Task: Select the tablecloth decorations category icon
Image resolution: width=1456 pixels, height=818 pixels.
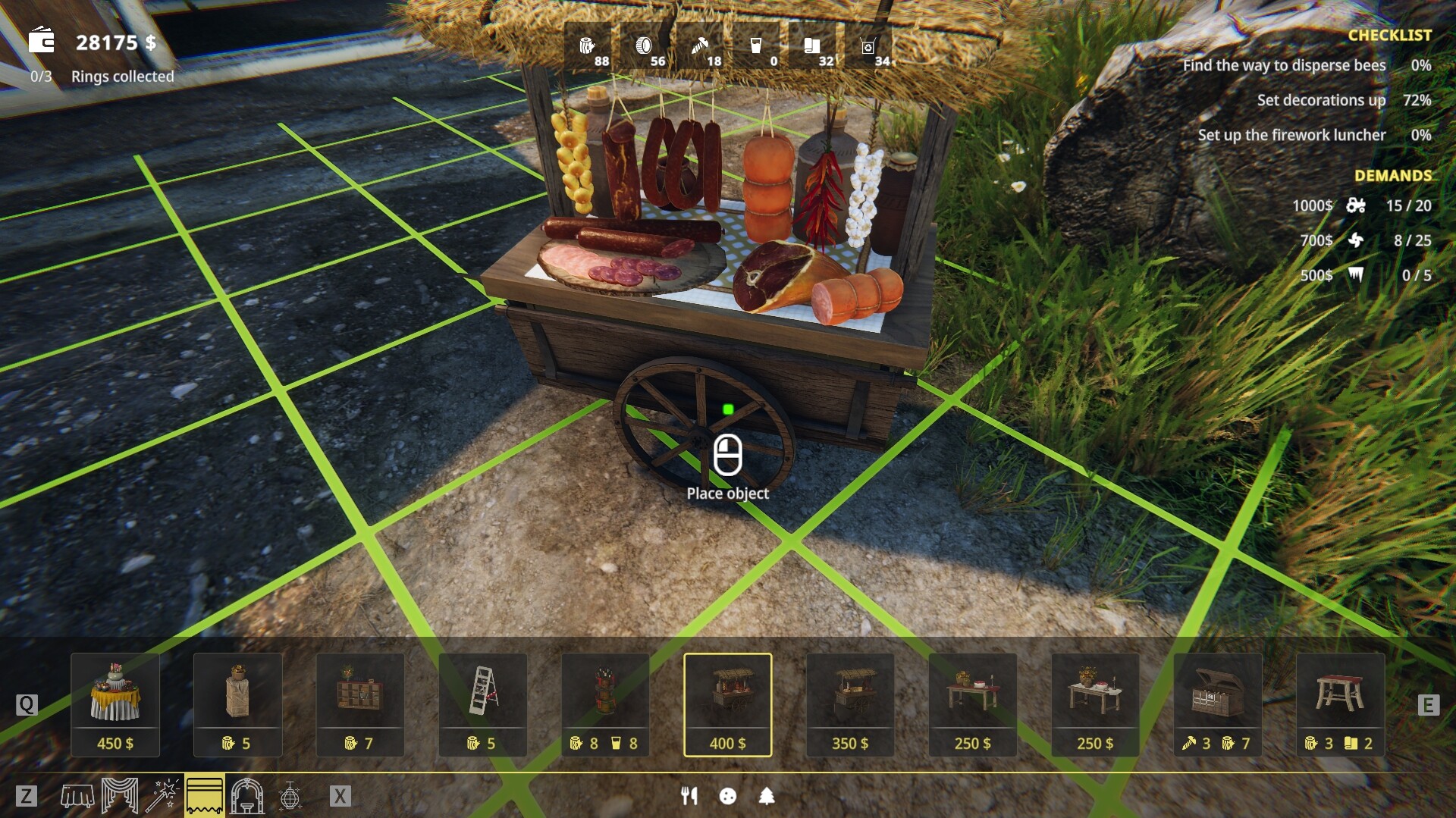Action: pyautogui.click(x=77, y=797)
